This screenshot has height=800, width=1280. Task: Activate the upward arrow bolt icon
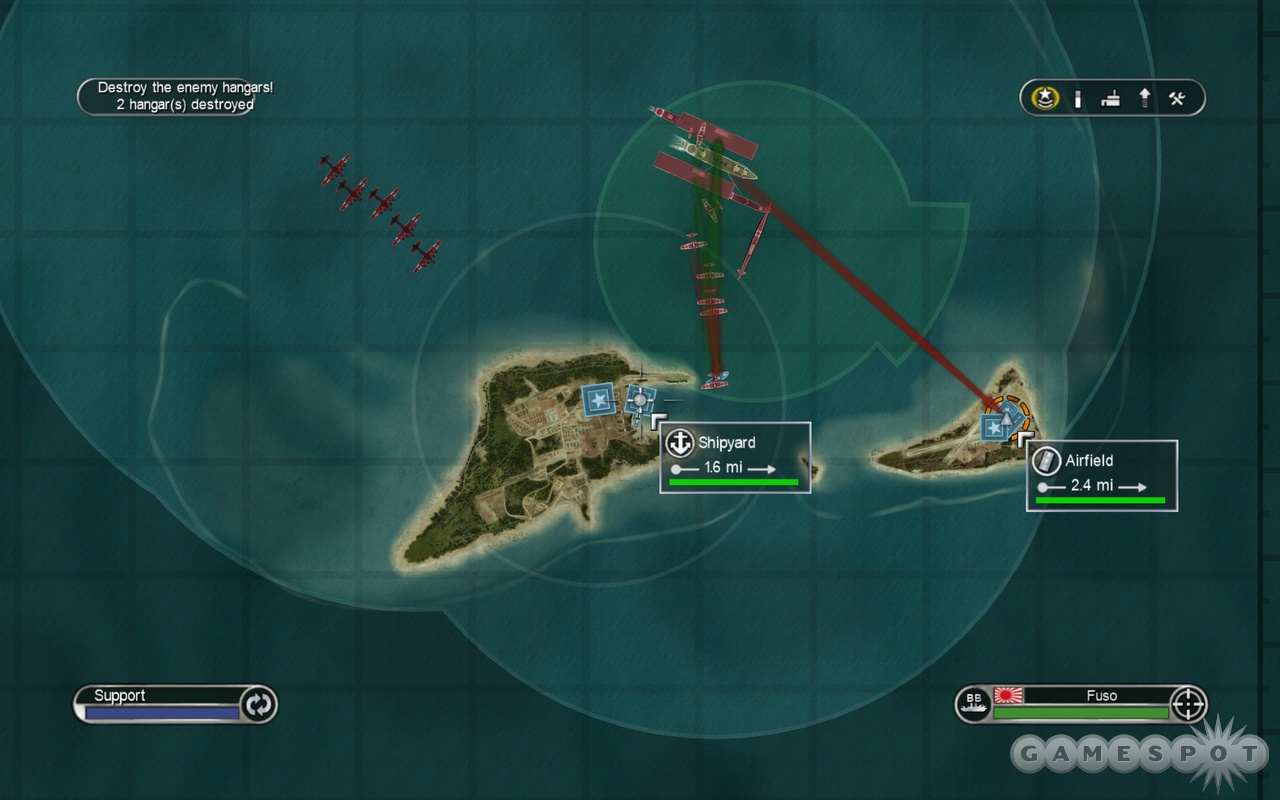coord(1144,98)
